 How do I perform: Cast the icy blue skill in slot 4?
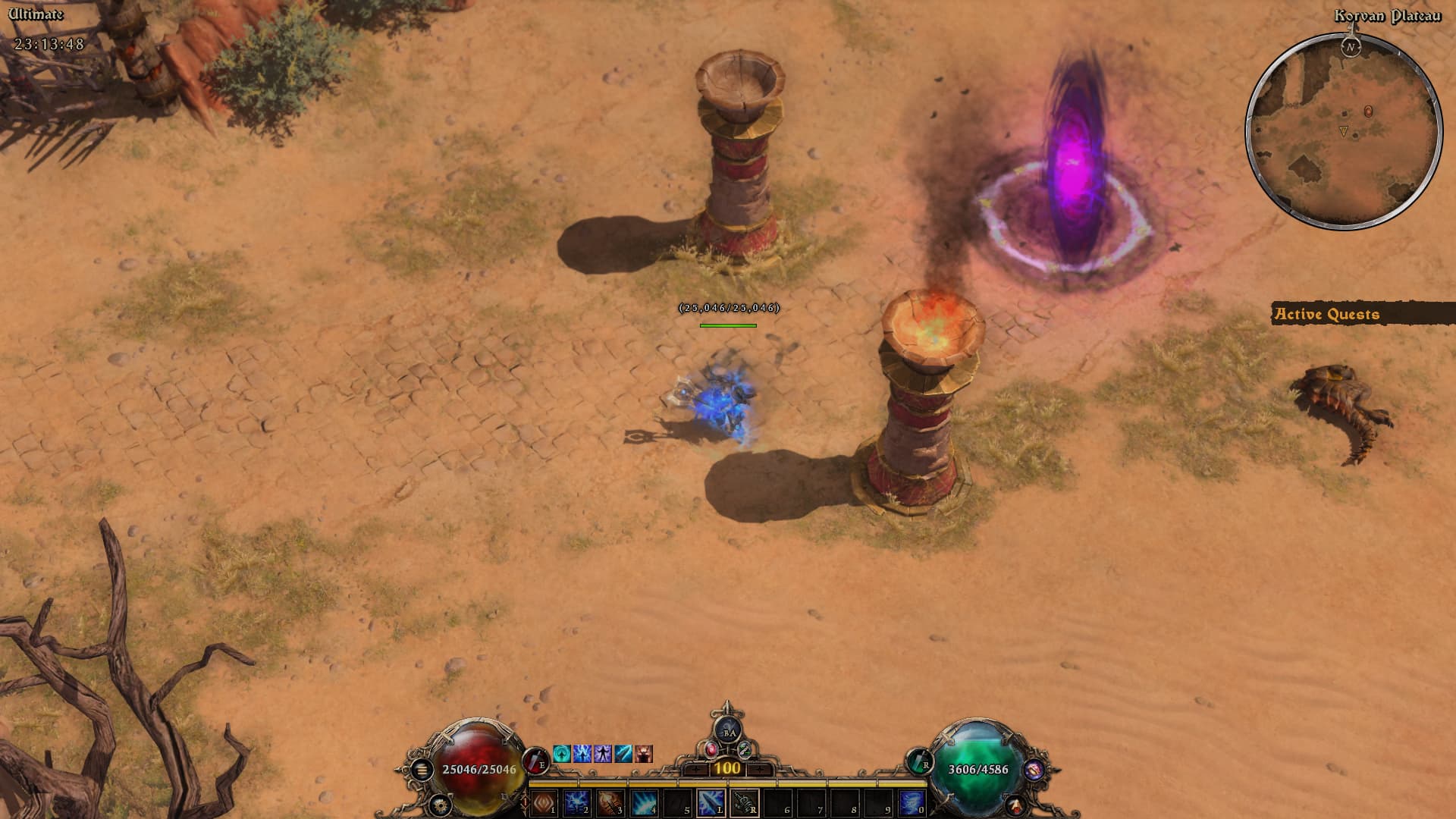click(643, 802)
